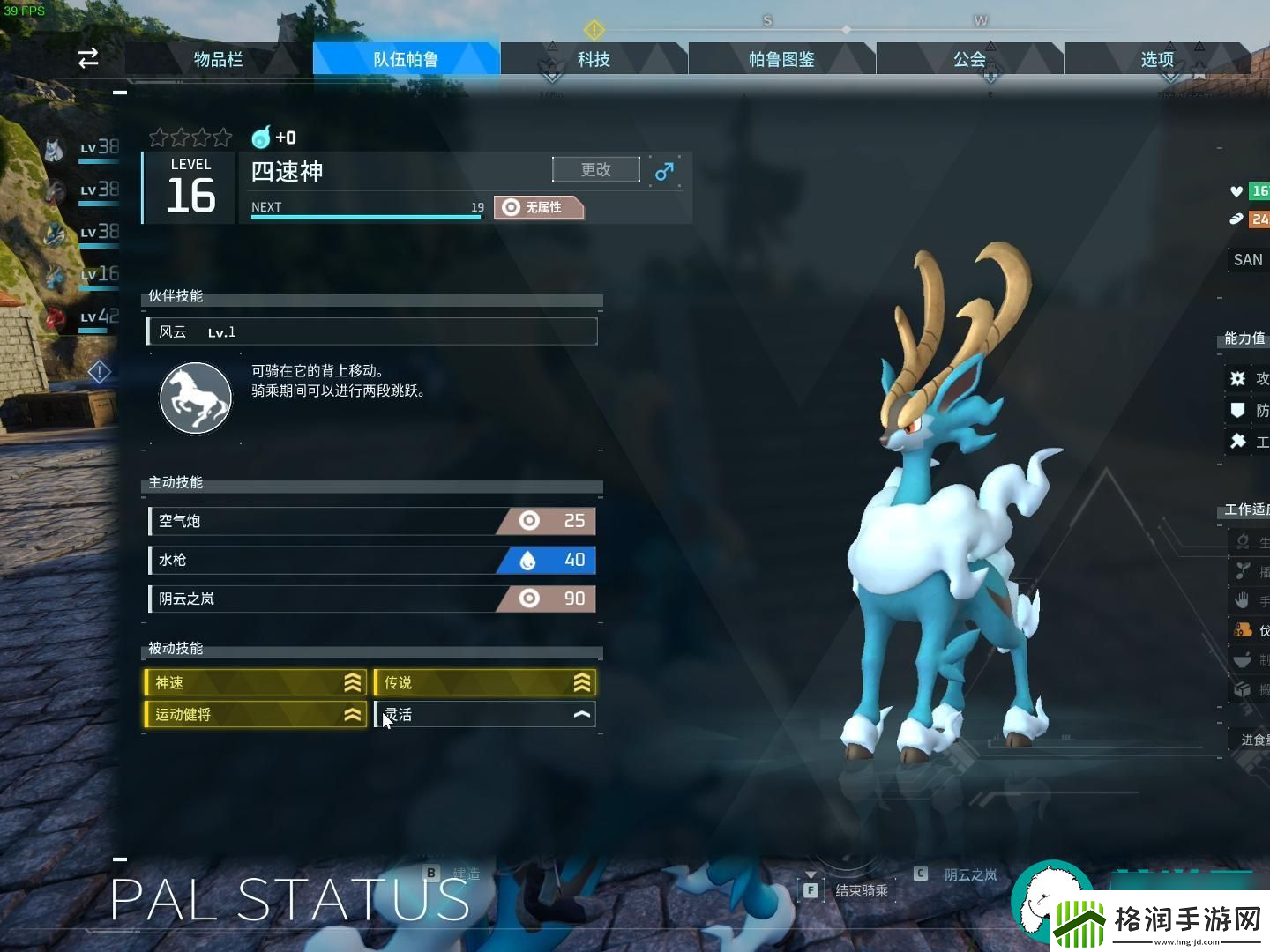Viewport: 1270px width, 952px height.
Task: Open the 科技 technology tab
Action: tap(594, 59)
